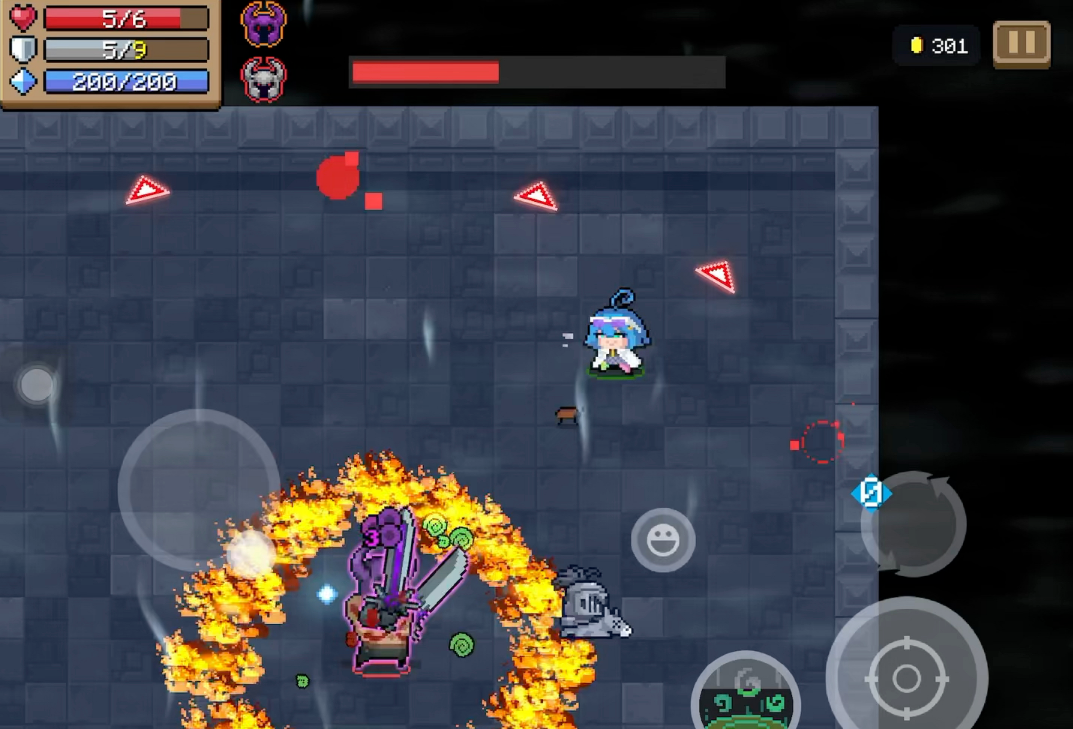The image size is (1073, 729).
Task: Switch weapon using the circular arrows button
Action: (x=913, y=523)
